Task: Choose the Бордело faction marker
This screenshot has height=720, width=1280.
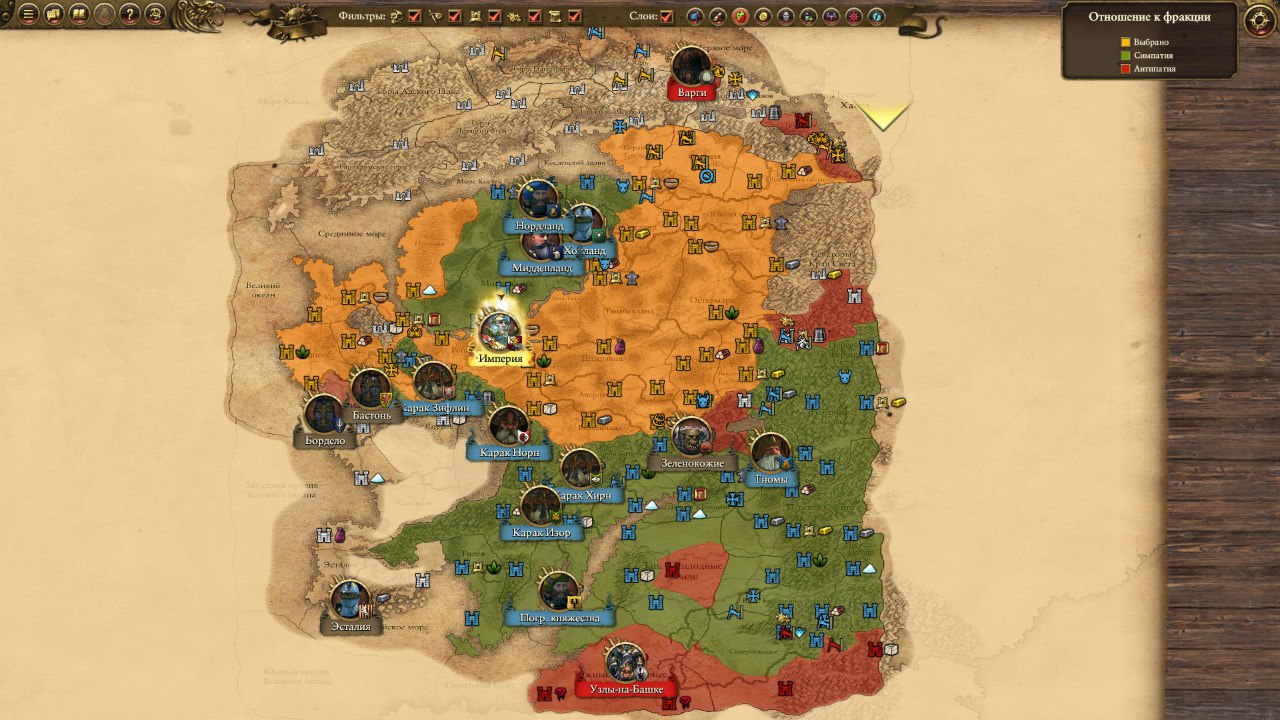Action: 324,415
